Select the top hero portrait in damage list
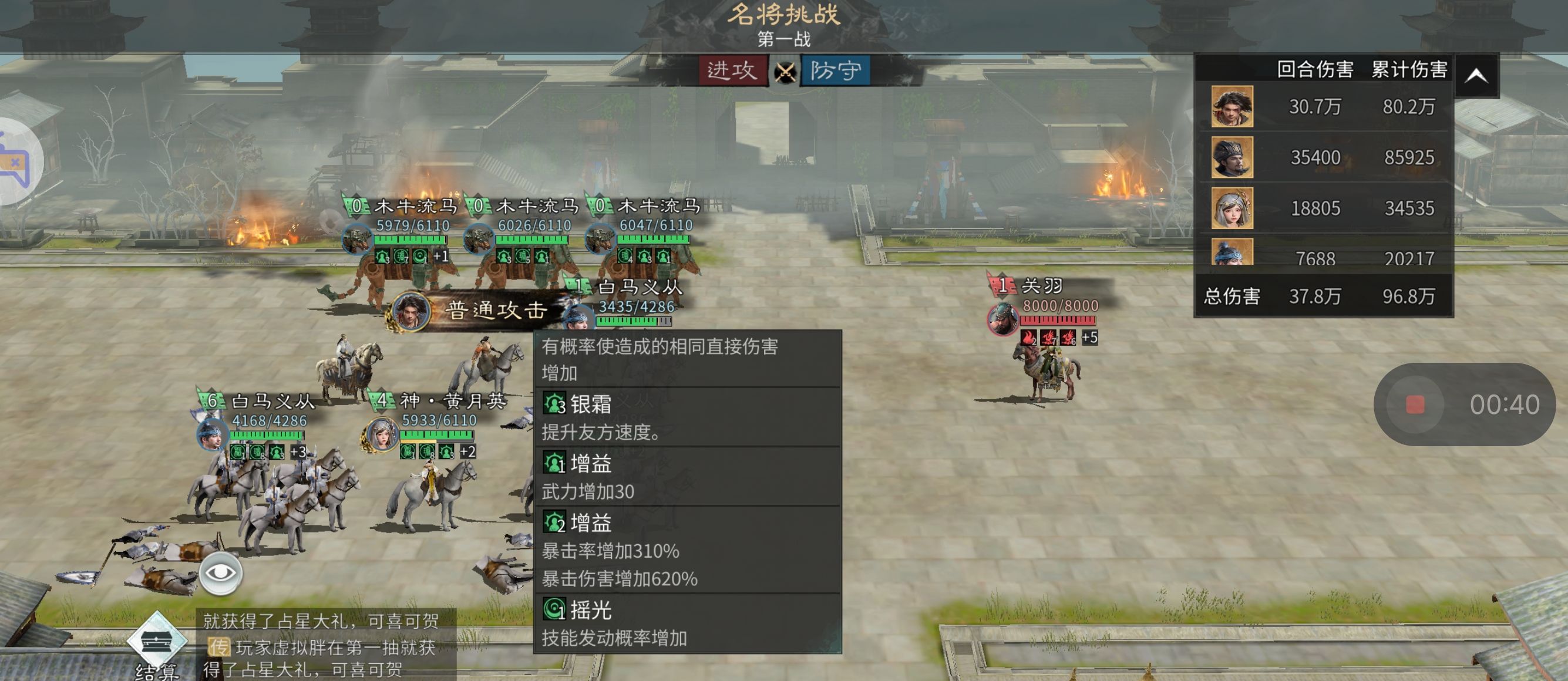The image size is (1568, 681). [x=1231, y=106]
